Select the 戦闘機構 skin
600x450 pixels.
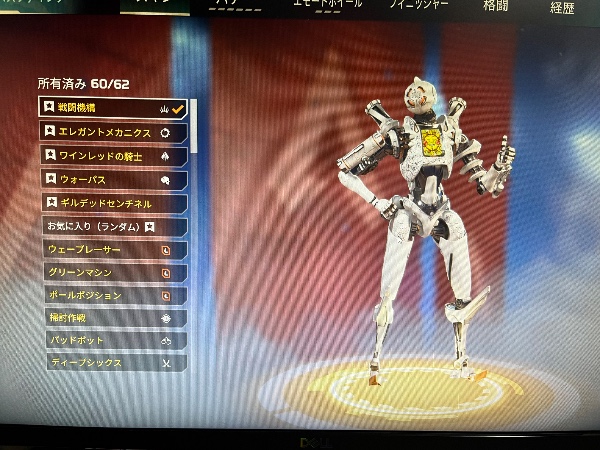pyautogui.click(x=110, y=107)
